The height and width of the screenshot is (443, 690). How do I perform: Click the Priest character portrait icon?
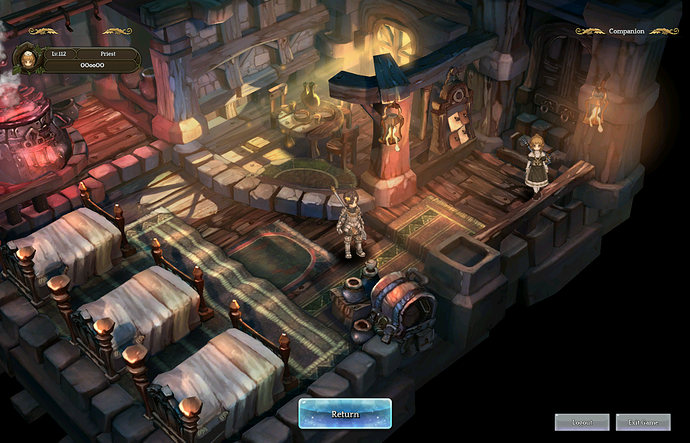coord(27,59)
